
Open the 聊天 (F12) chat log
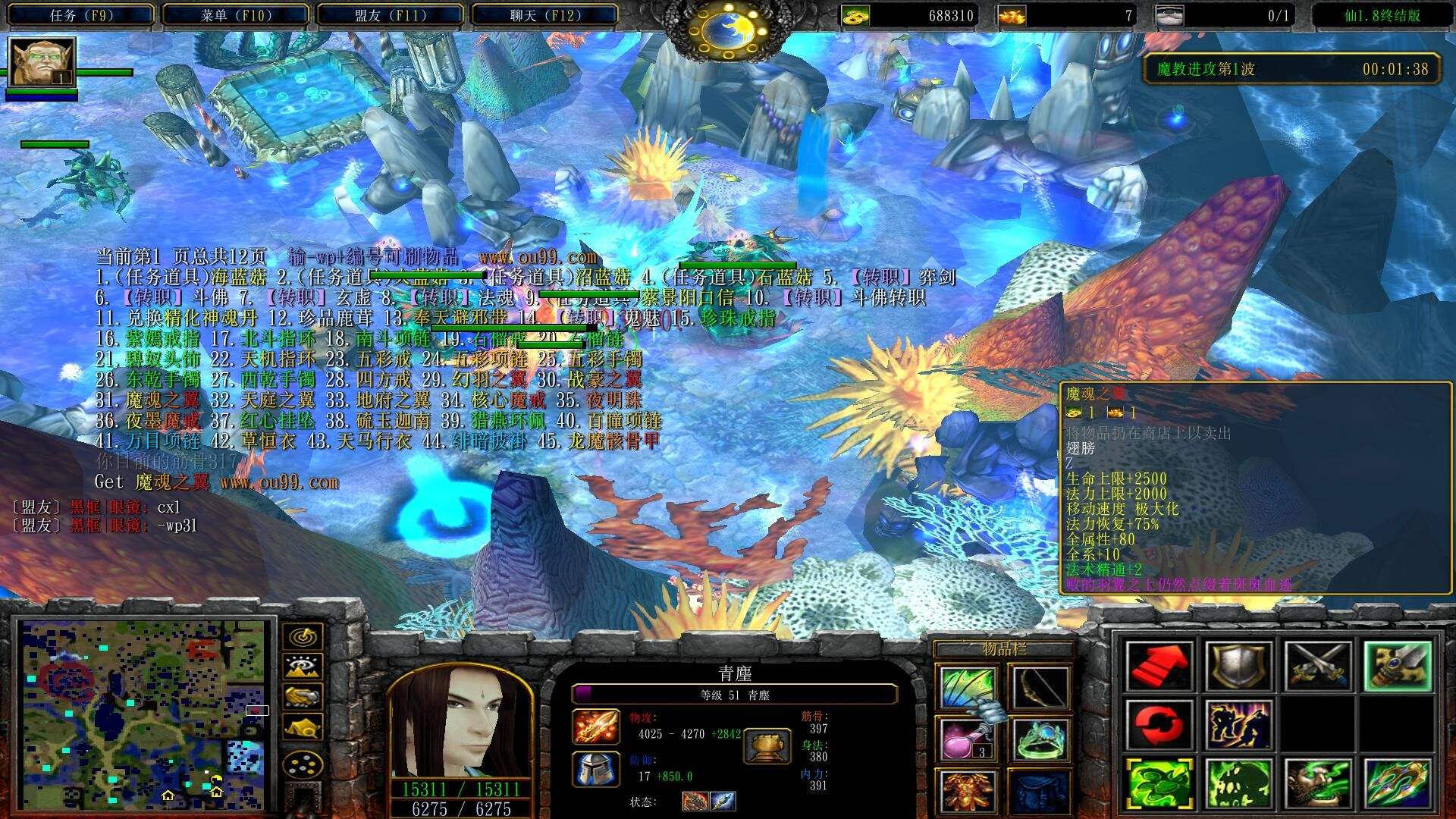pos(545,15)
